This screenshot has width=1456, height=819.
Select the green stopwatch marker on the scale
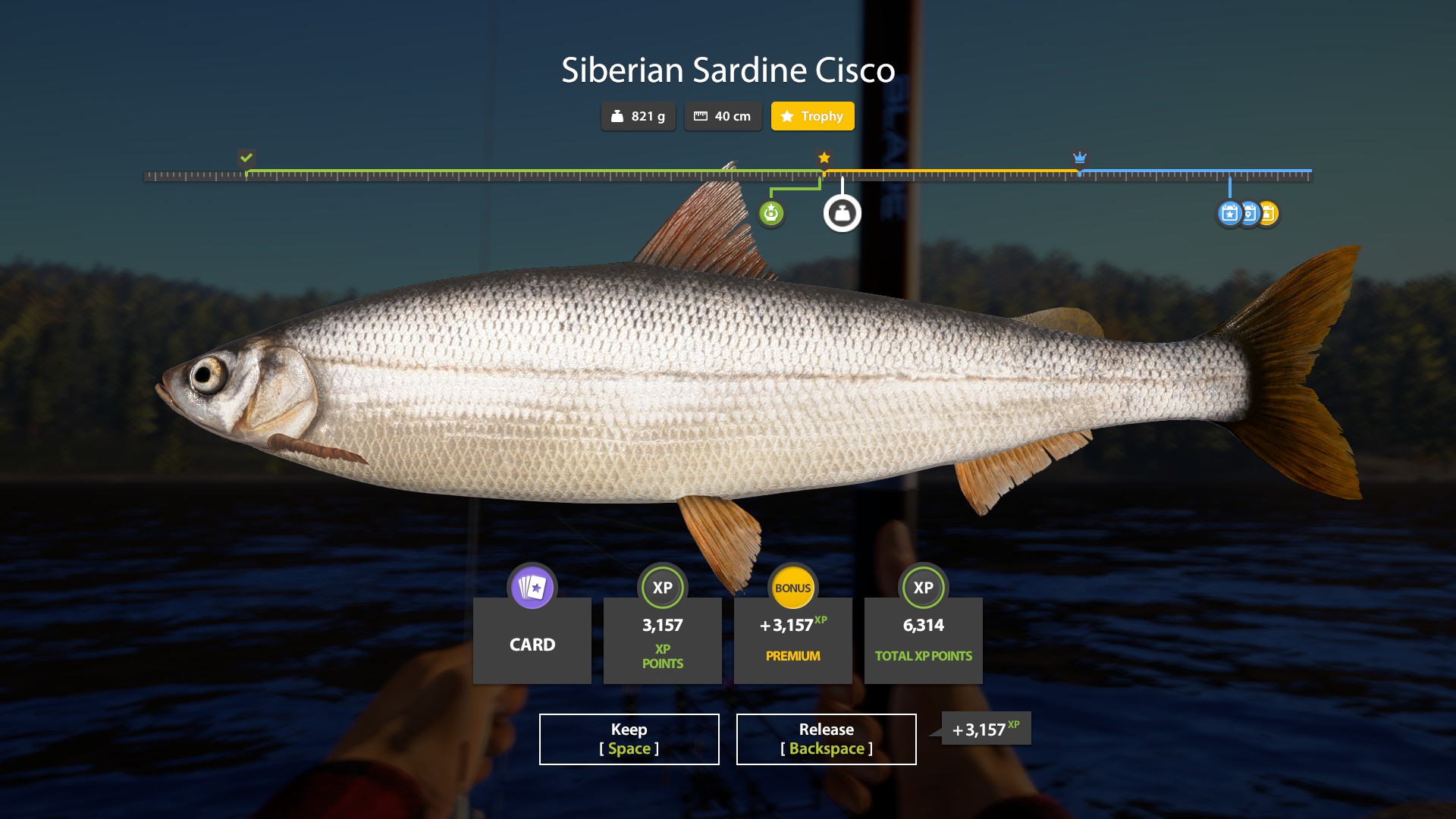click(x=771, y=214)
